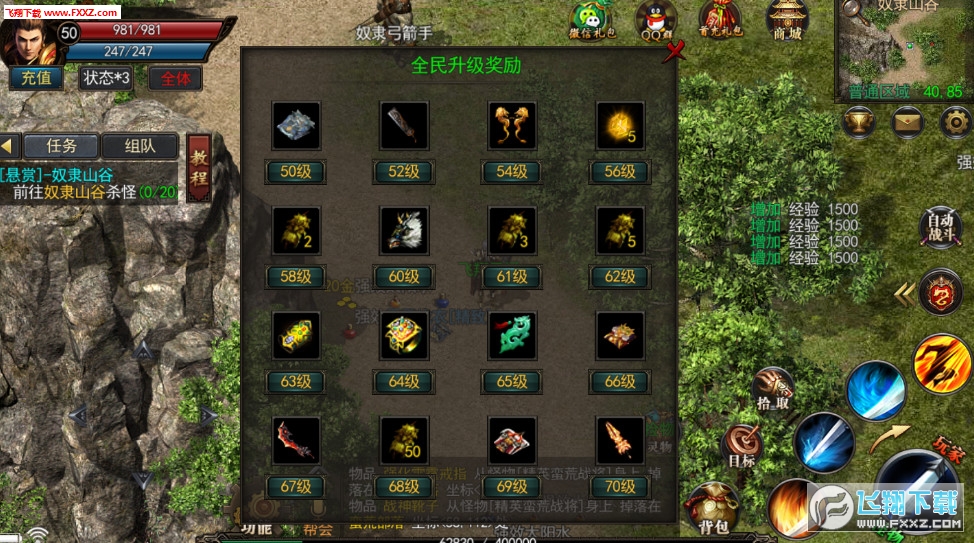Viewport: 974px width, 543px height.
Task: Open the 微信礼包 gift pack
Action: tap(591, 20)
